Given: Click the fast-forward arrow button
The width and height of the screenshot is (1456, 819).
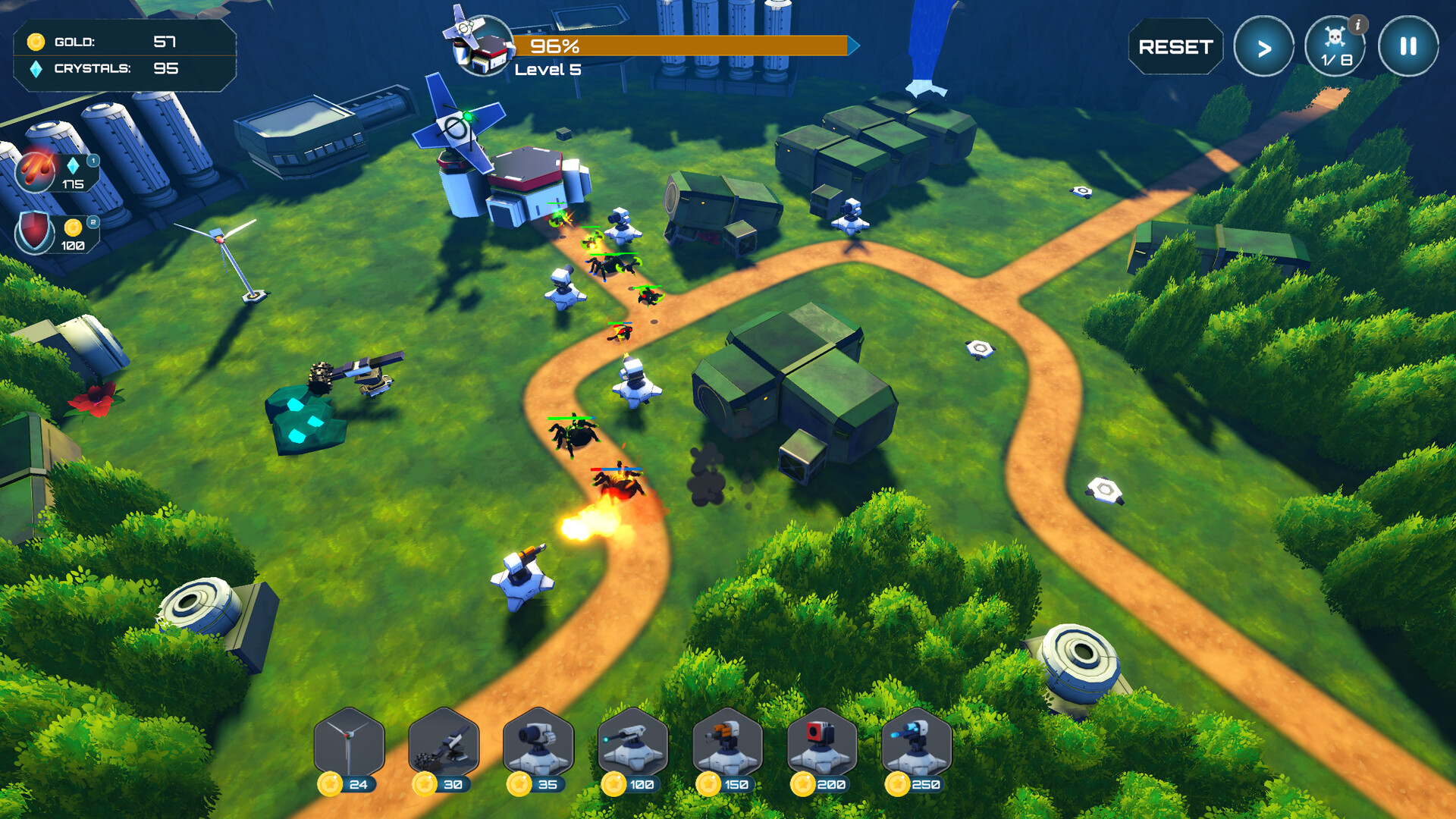Looking at the screenshot, I should click(1263, 47).
